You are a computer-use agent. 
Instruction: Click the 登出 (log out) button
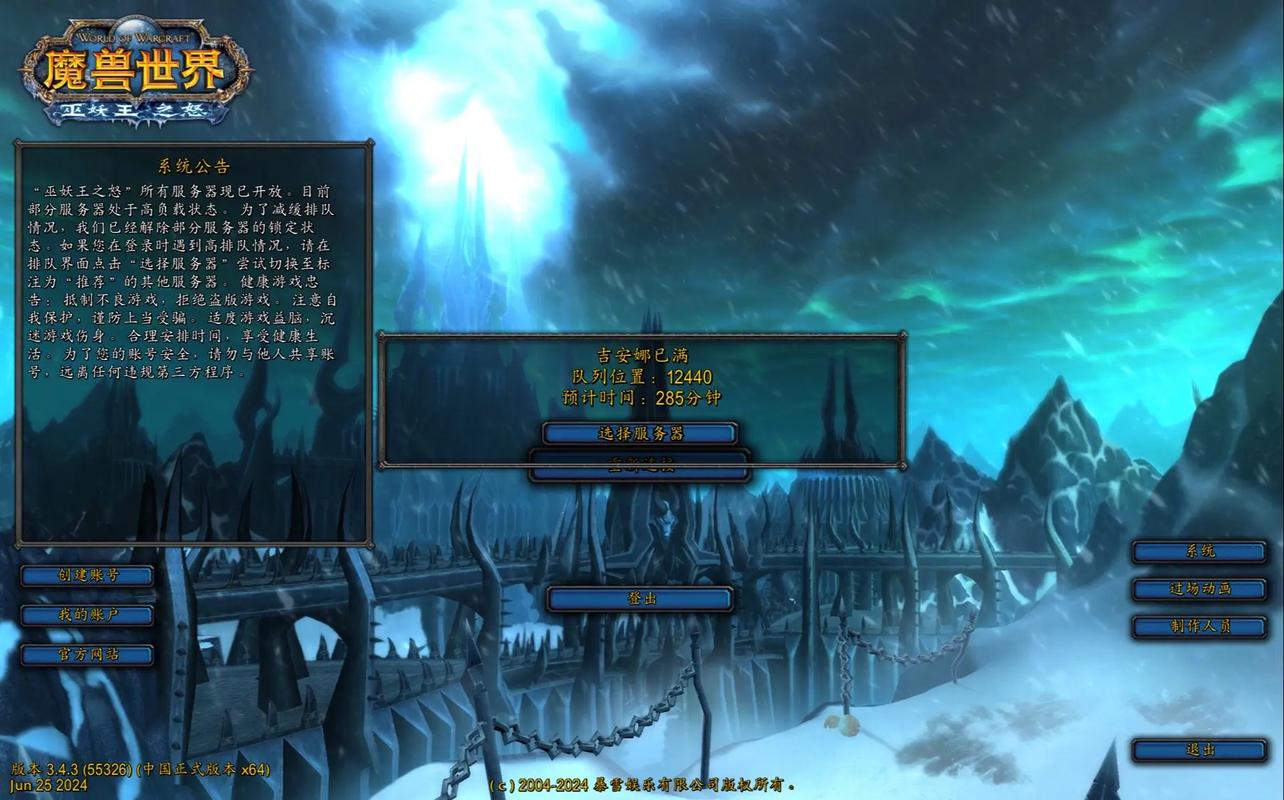(x=640, y=598)
